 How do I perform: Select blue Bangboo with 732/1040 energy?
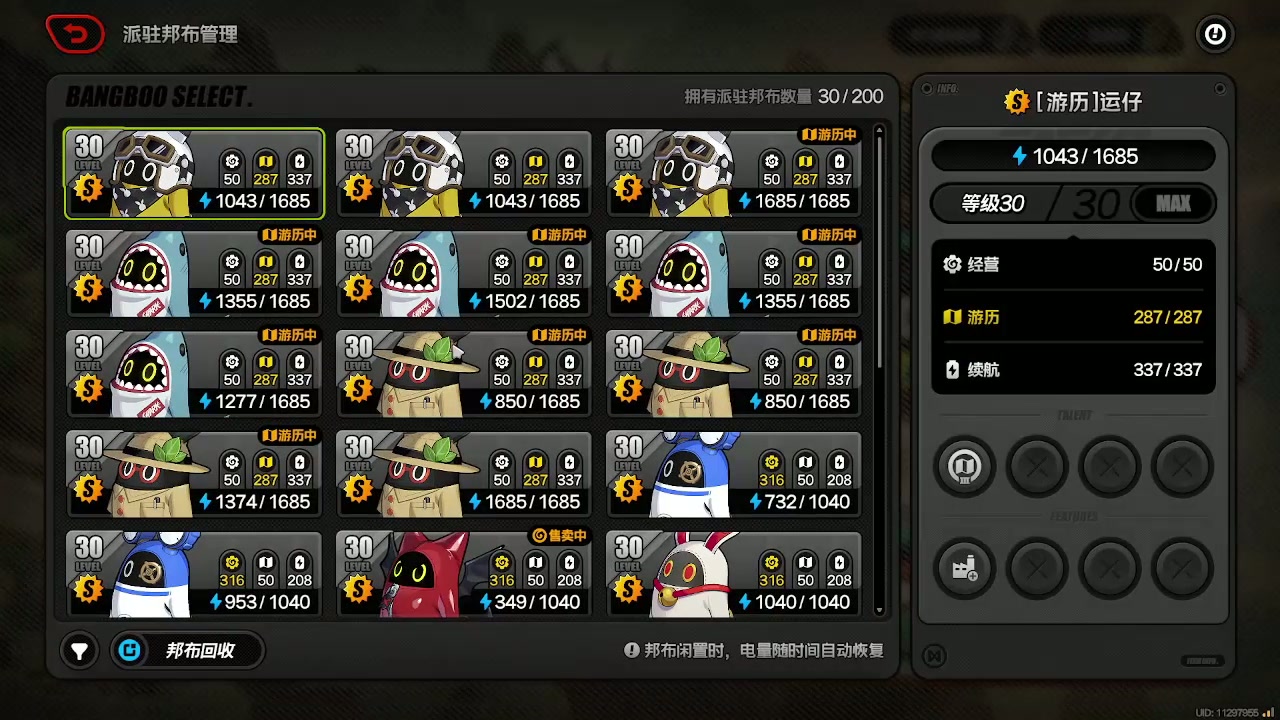point(734,473)
